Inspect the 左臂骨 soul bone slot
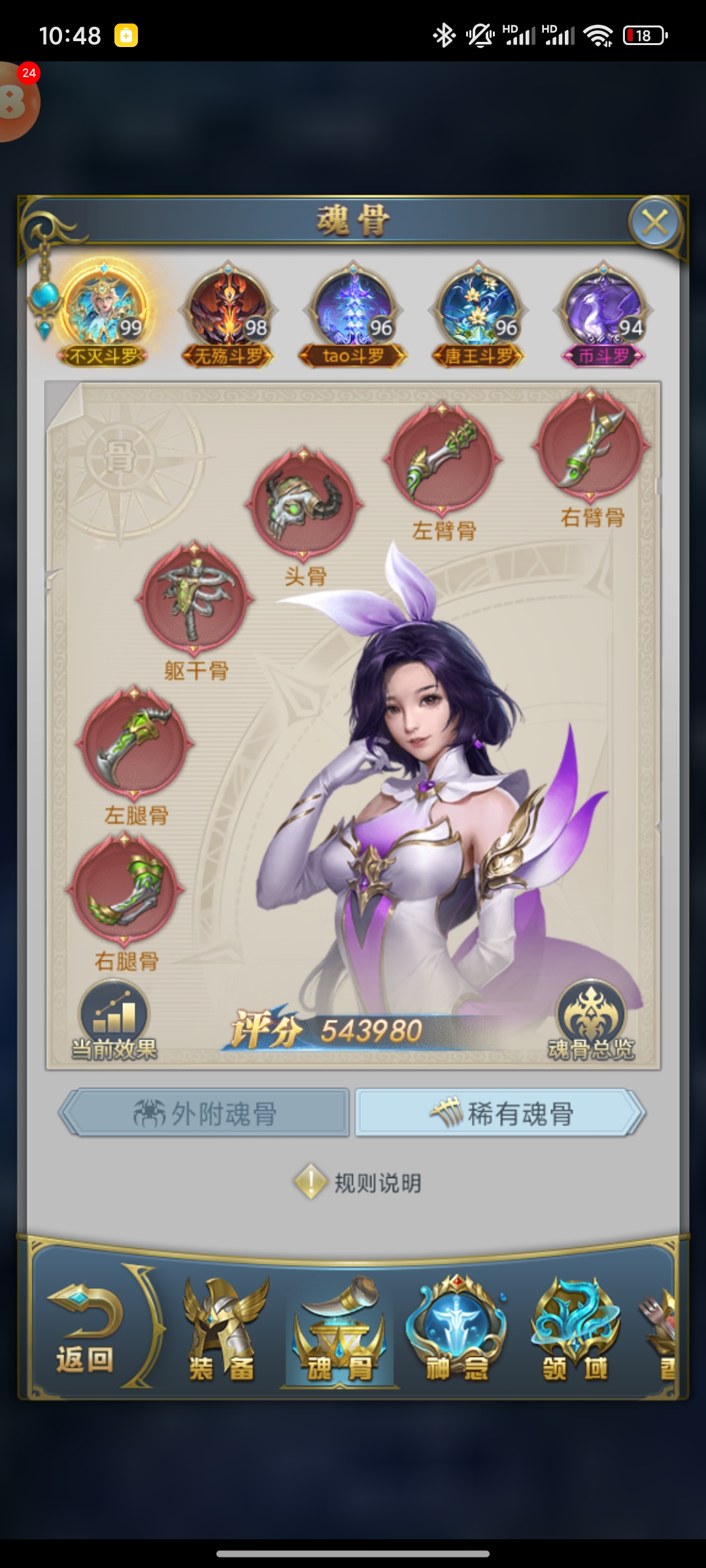This screenshot has width=706, height=1568. coord(443,458)
